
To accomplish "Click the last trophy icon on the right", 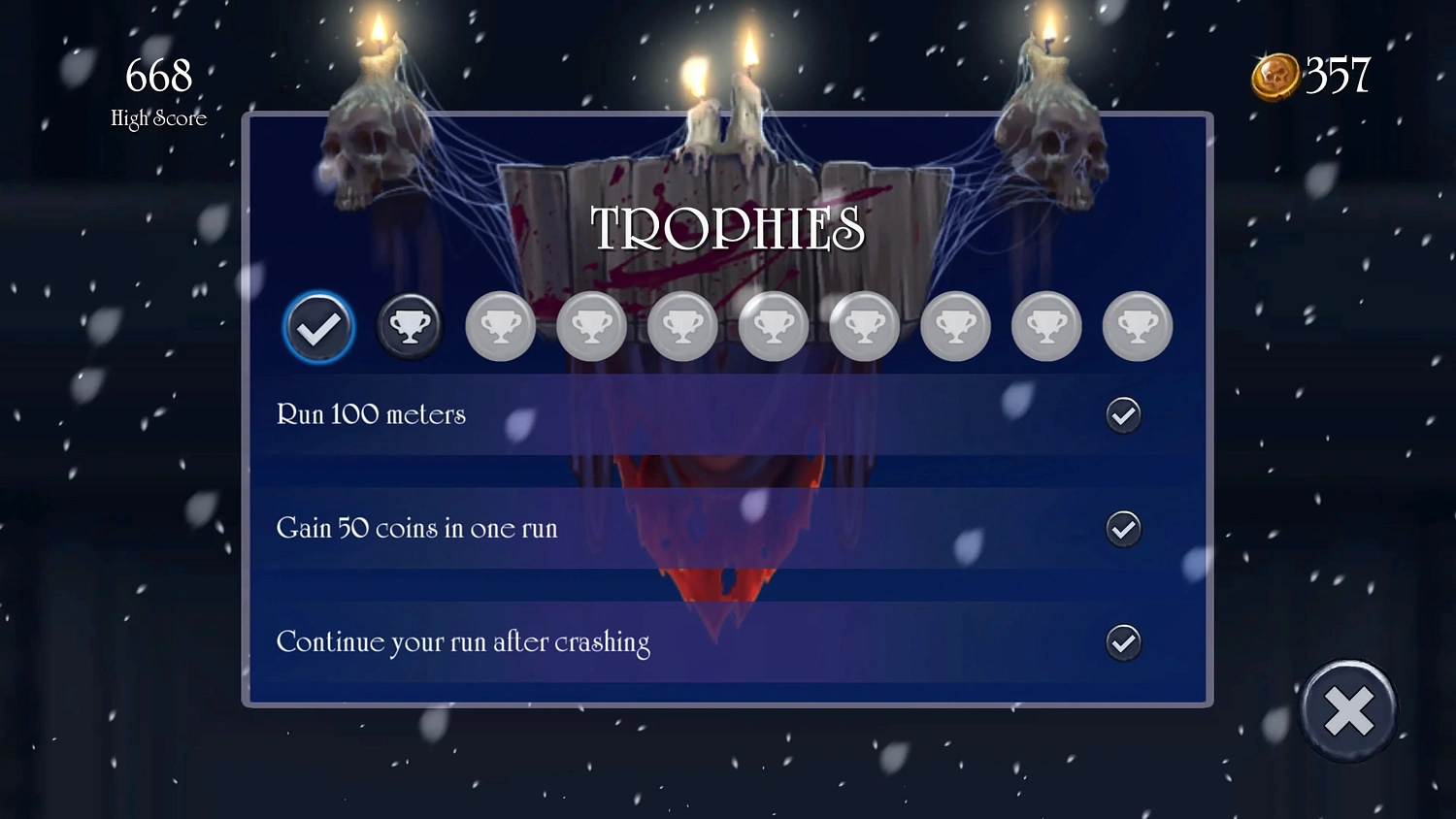I will click(1137, 326).
